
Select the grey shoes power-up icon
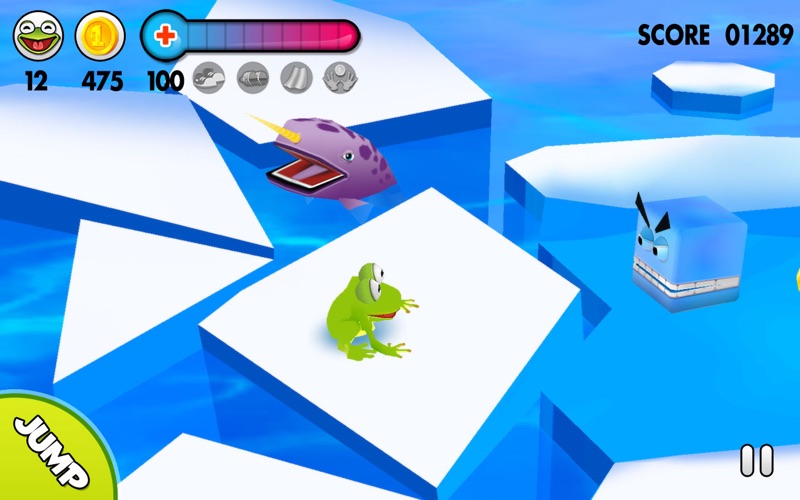click(209, 77)
